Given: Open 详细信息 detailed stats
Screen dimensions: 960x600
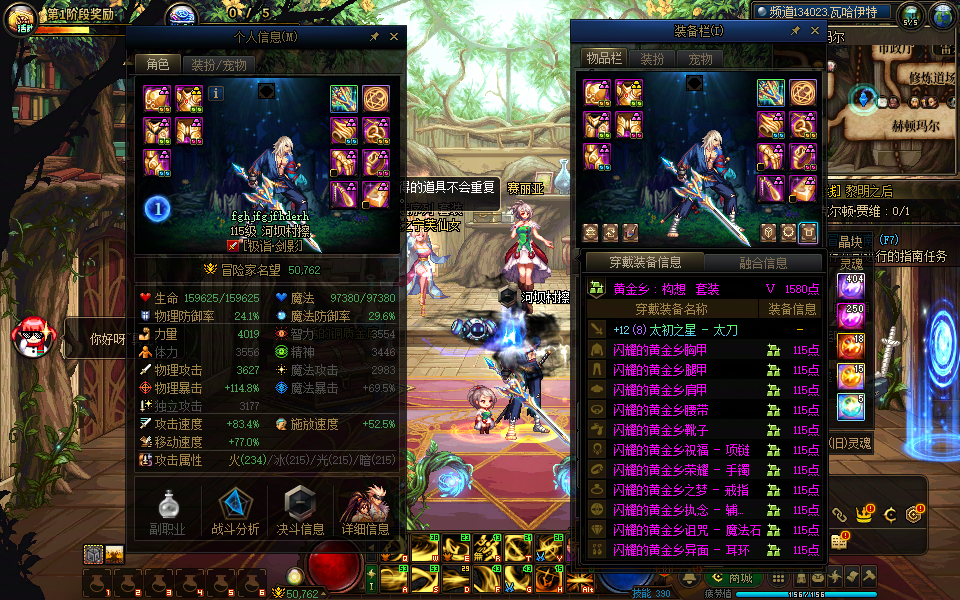Looking at the screenshot, I should (365, 510).
